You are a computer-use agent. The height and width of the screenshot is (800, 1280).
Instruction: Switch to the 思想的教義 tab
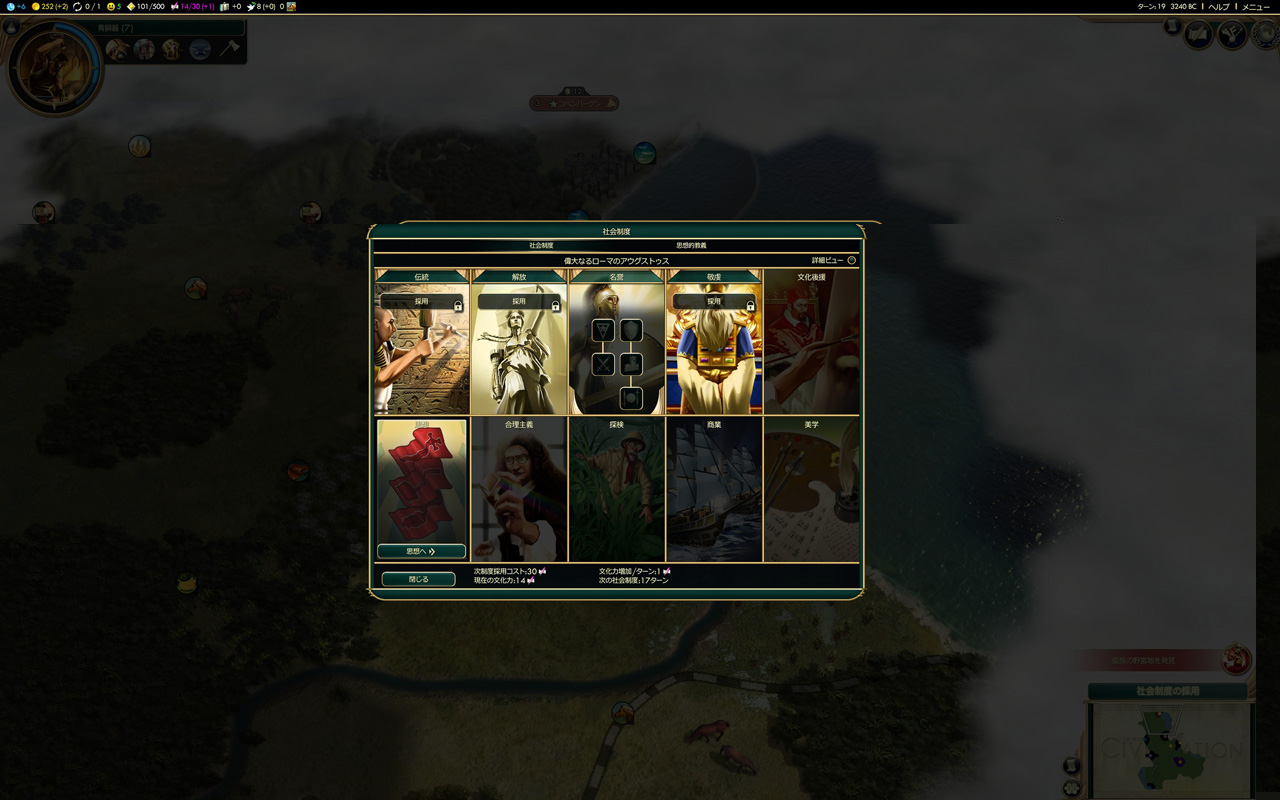[691, 245]
